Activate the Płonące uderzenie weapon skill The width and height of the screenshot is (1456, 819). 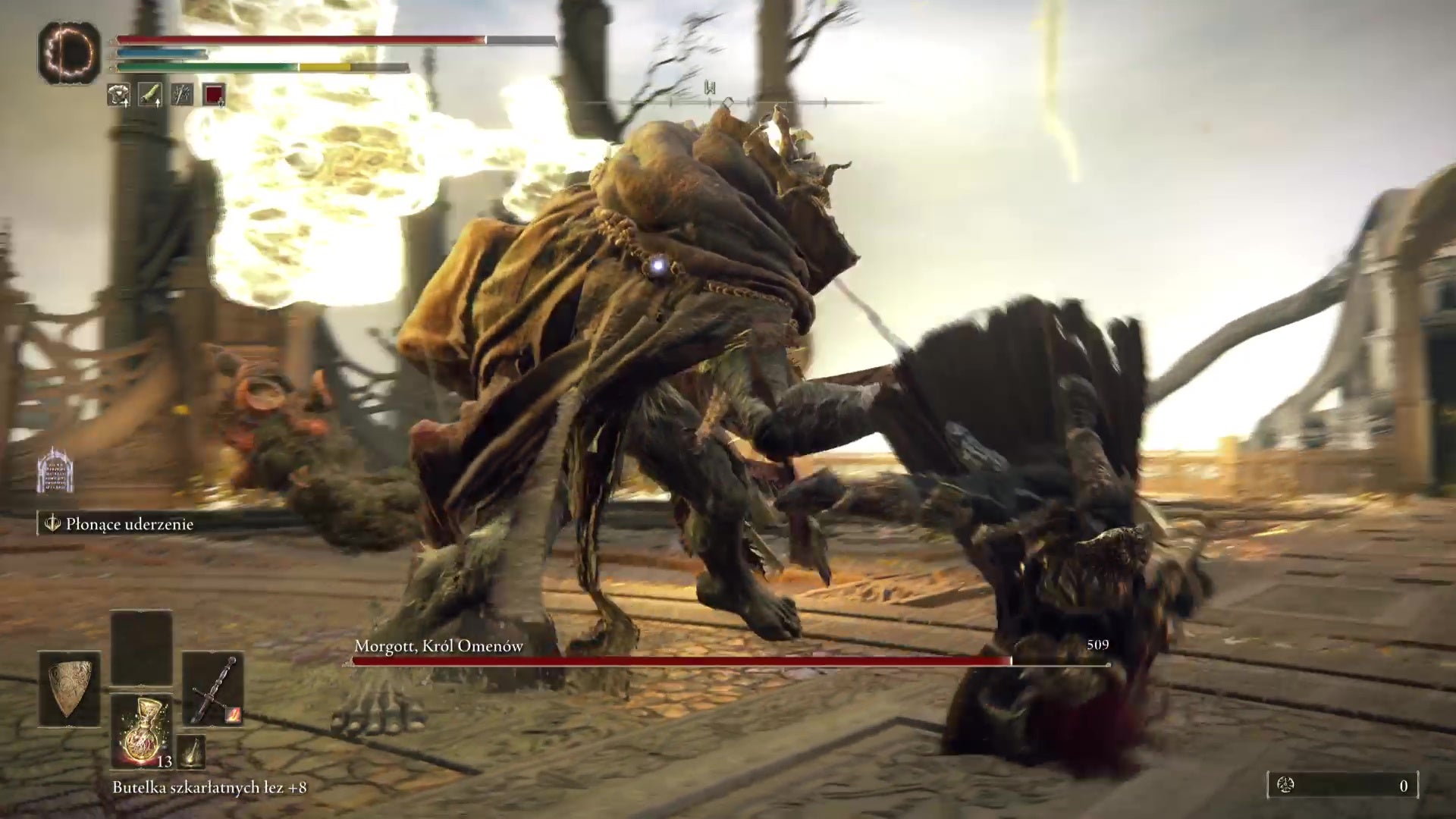pyautogui.click(x=118, y=524)
